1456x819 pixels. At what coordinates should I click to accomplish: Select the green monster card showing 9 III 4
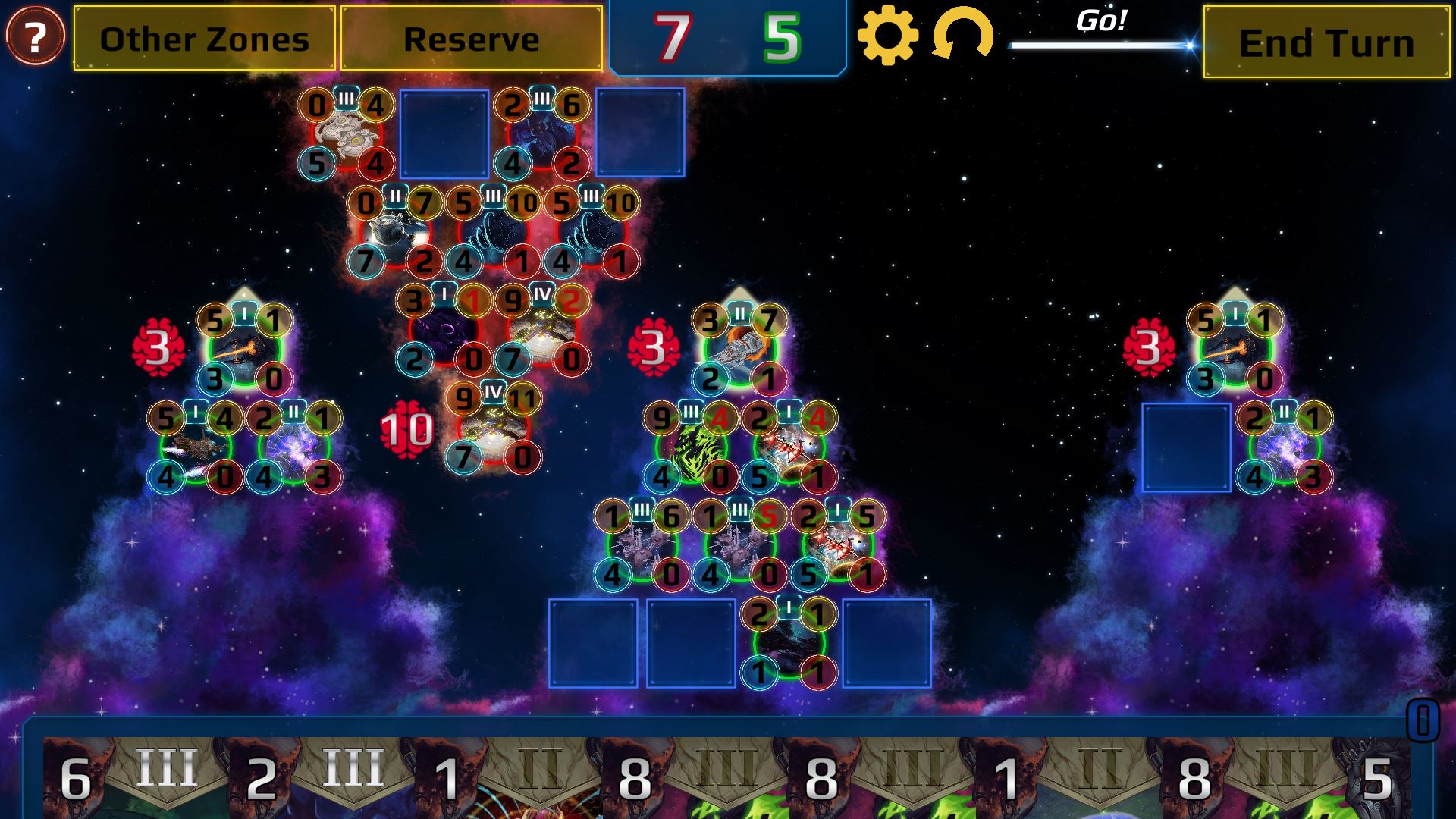point(691,448)
